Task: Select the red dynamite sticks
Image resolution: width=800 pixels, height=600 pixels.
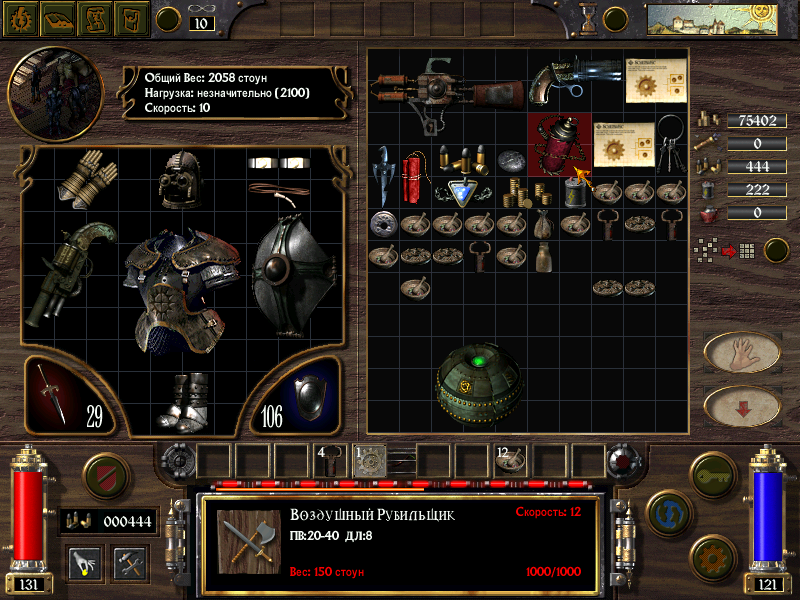Action: point(413,177)
